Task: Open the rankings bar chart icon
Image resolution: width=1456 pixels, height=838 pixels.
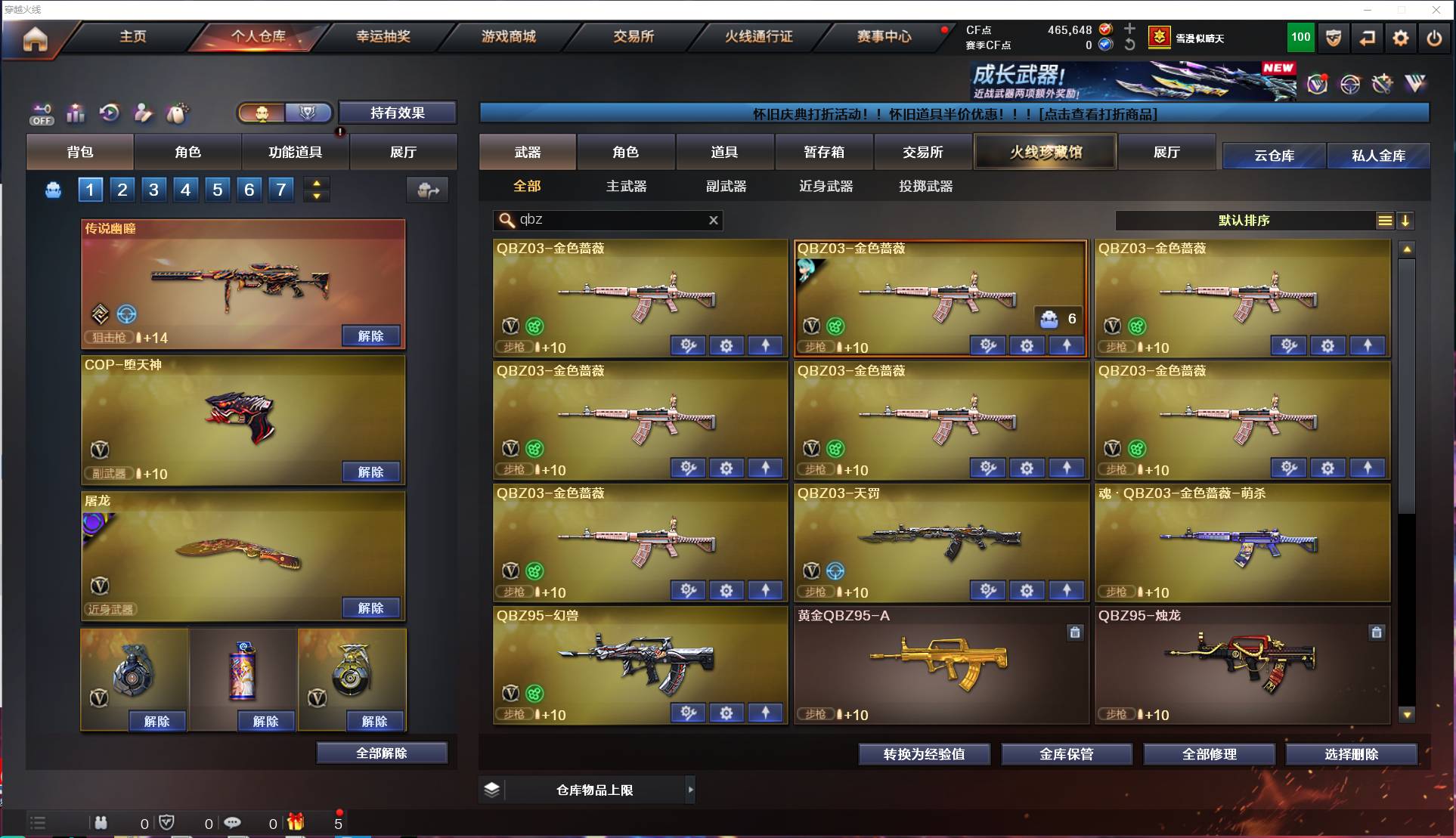Action: click(x=76, y=113)
